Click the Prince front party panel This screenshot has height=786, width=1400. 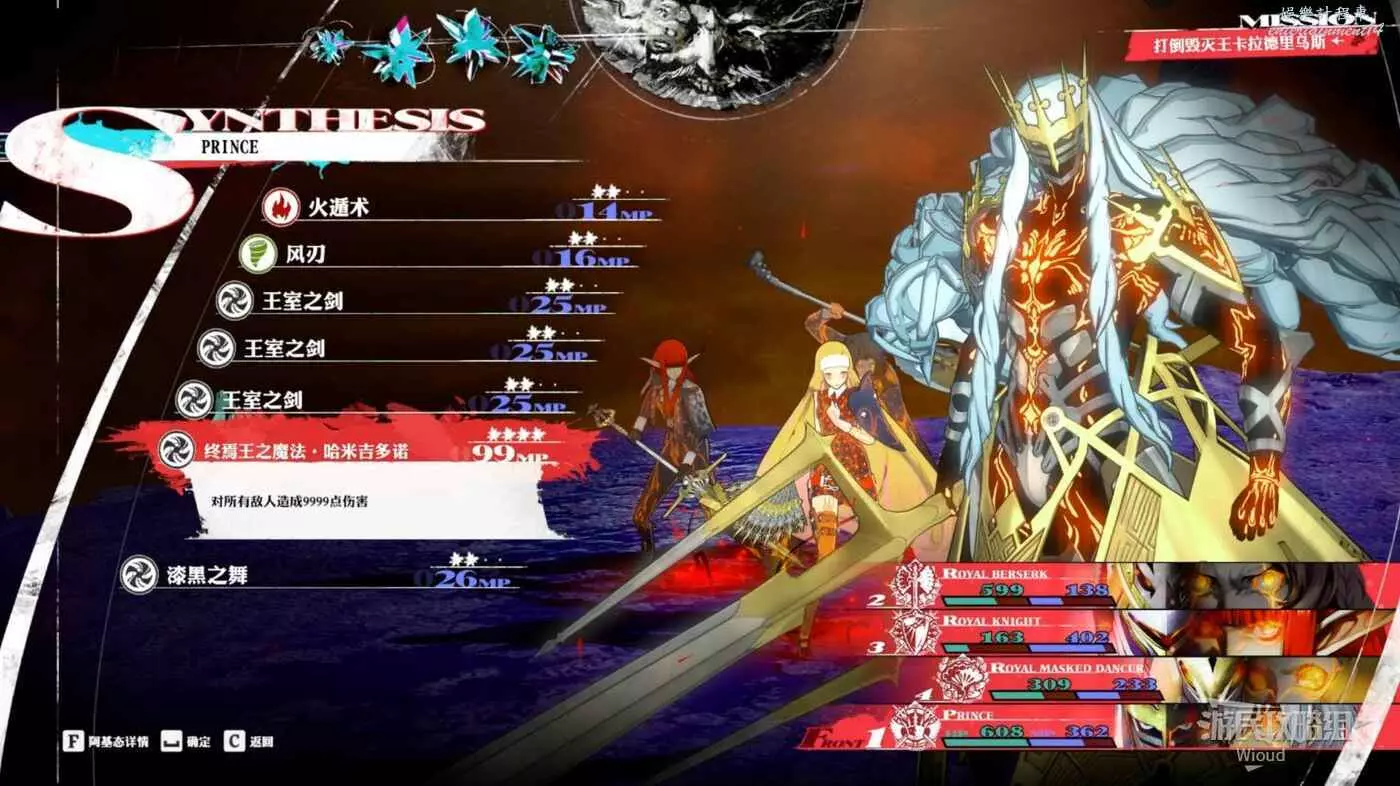pos(1030,727)
